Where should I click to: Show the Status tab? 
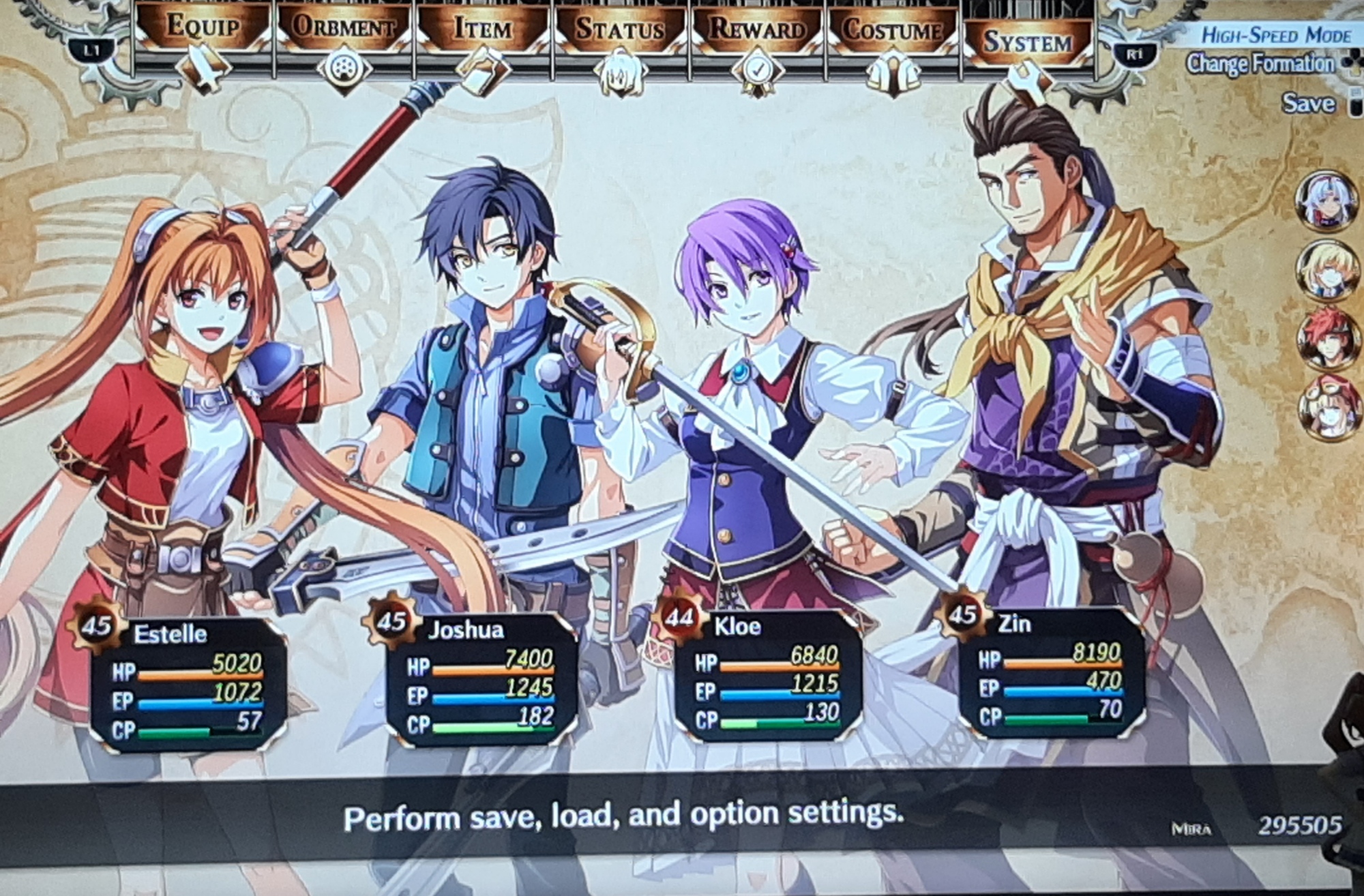619,30
